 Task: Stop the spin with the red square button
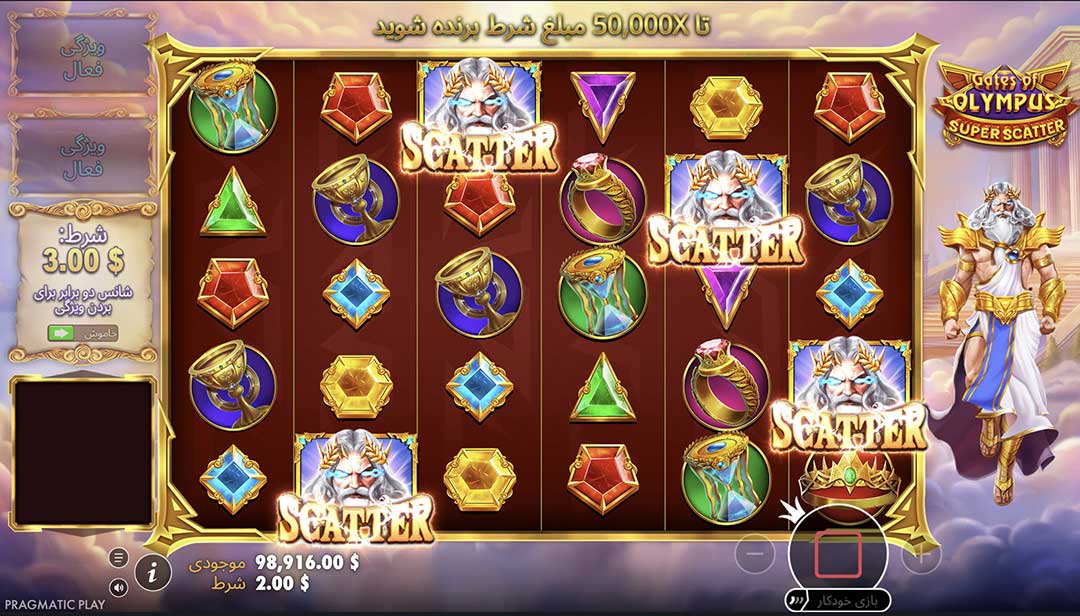pos(838,555)
